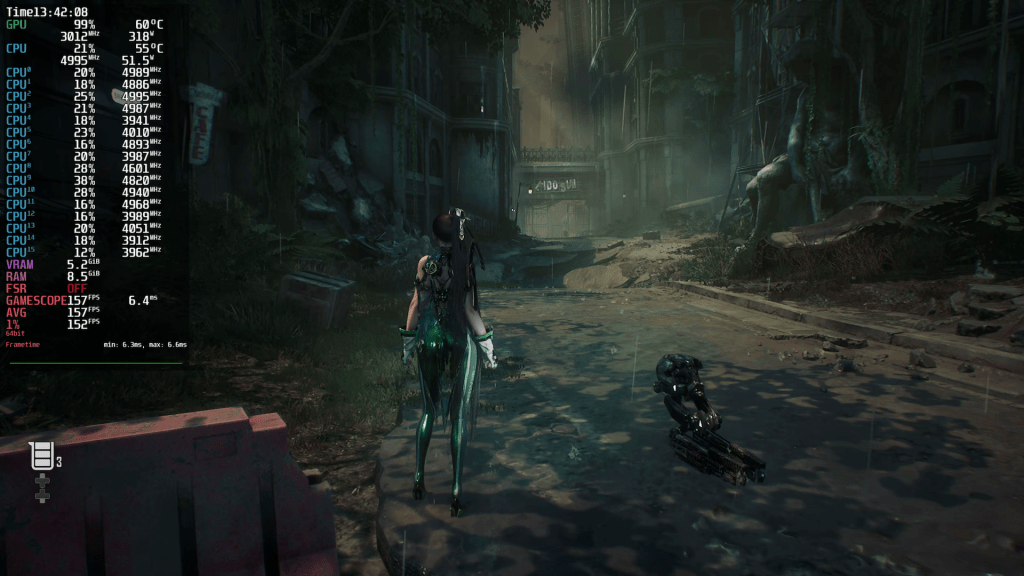Select the healing potion beaker icon
The image size is (1024, 576).
coord(42,456)
